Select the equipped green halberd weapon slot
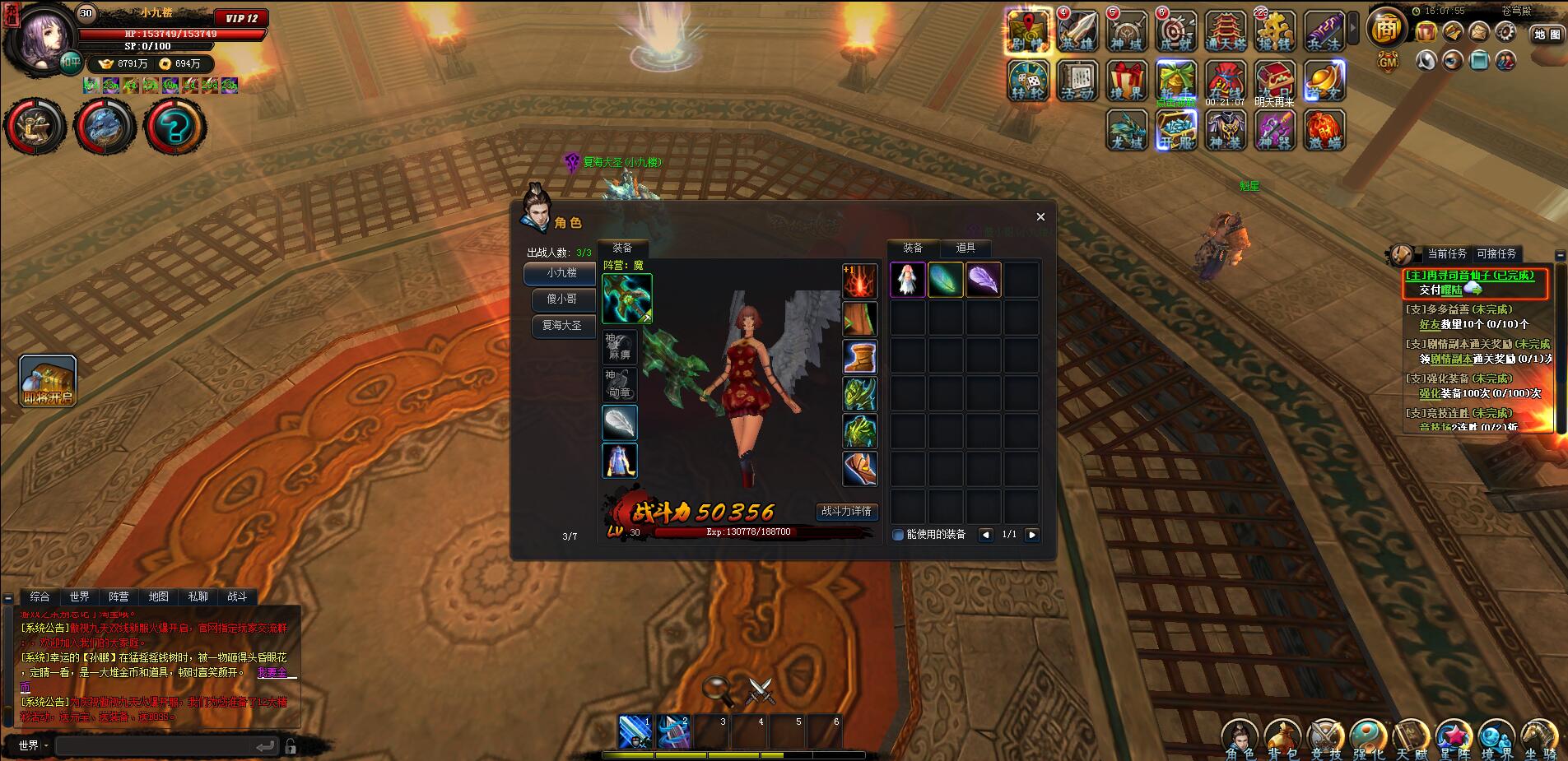Screen dimensions: 1568x761 pyautogui.click(x=627, y=298)
